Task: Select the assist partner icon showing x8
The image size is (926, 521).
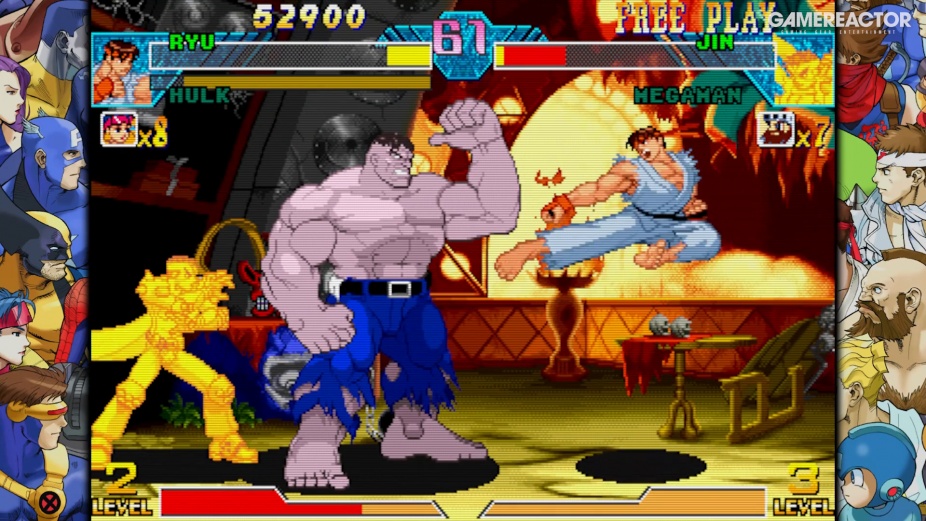Action: [119, 130]
